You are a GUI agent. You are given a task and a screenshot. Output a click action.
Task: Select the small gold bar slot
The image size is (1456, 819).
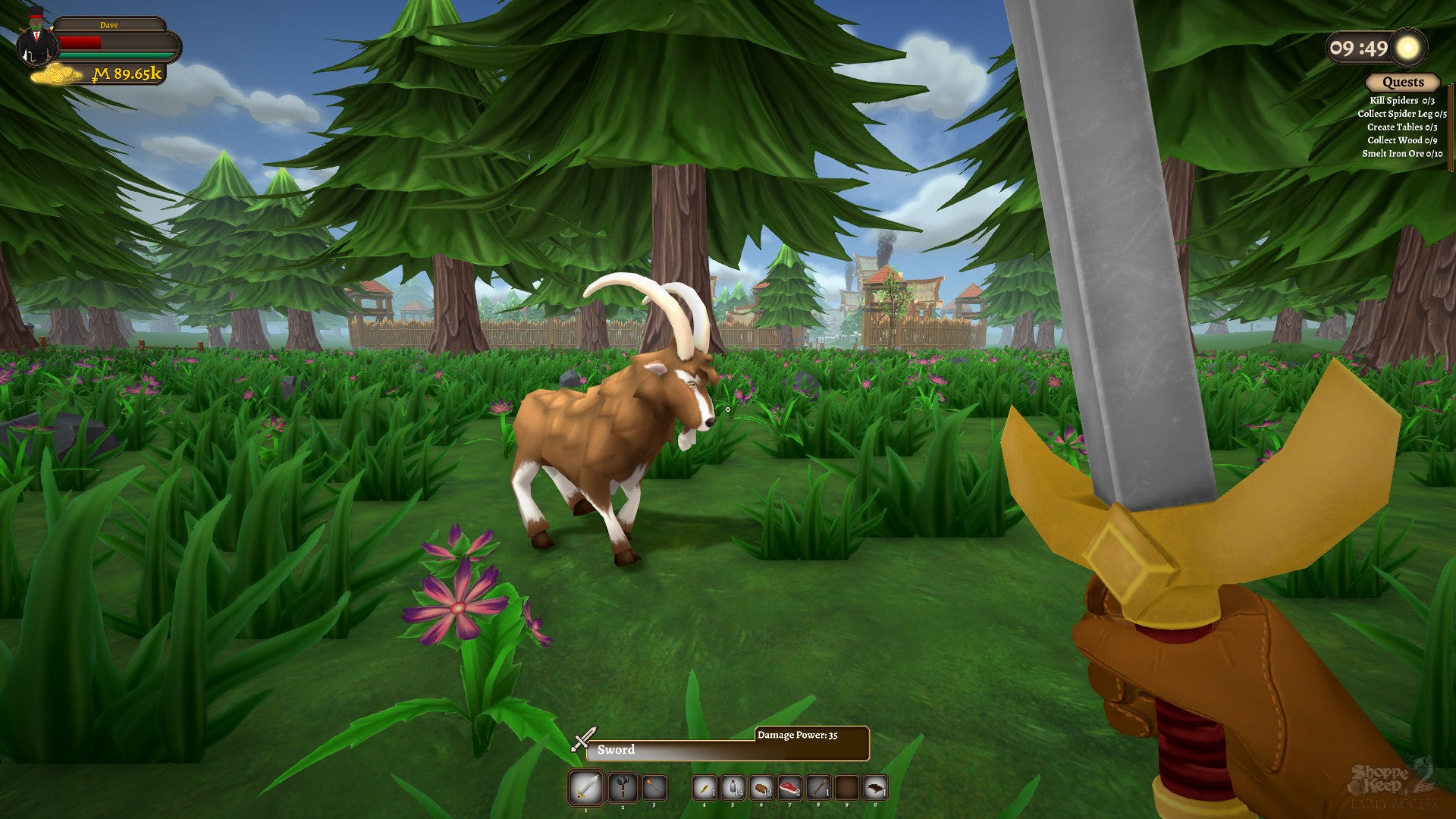tap(704, 788)
